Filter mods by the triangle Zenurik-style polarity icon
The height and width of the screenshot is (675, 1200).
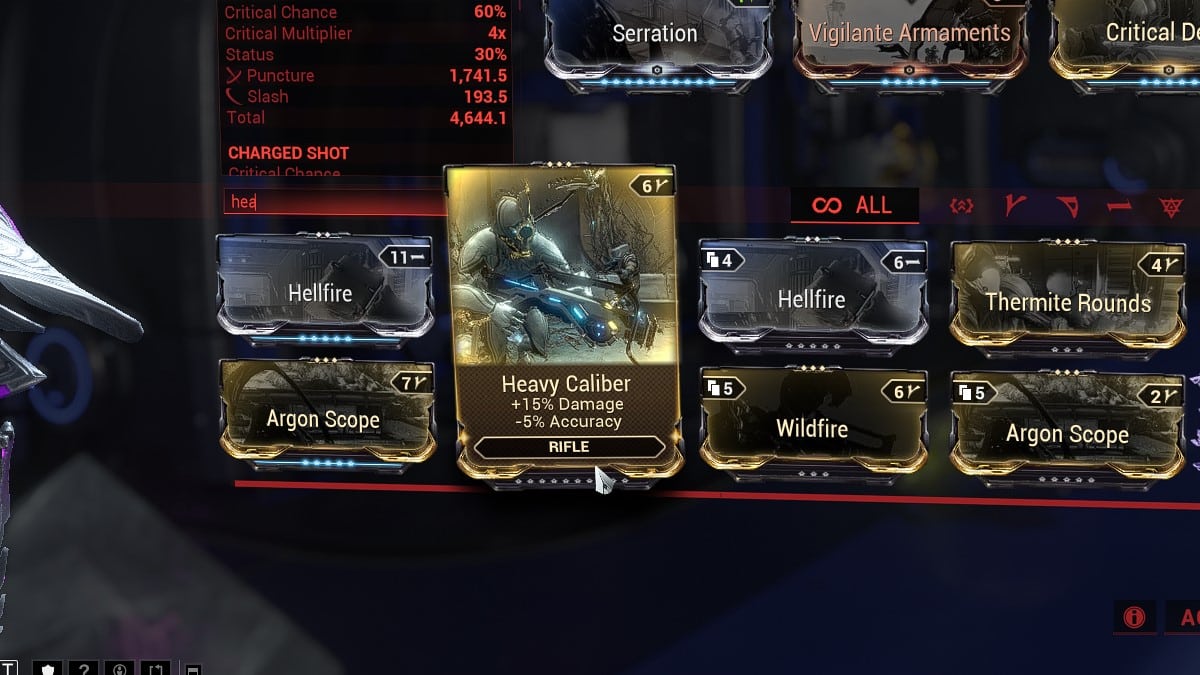tap(1171, 207)
